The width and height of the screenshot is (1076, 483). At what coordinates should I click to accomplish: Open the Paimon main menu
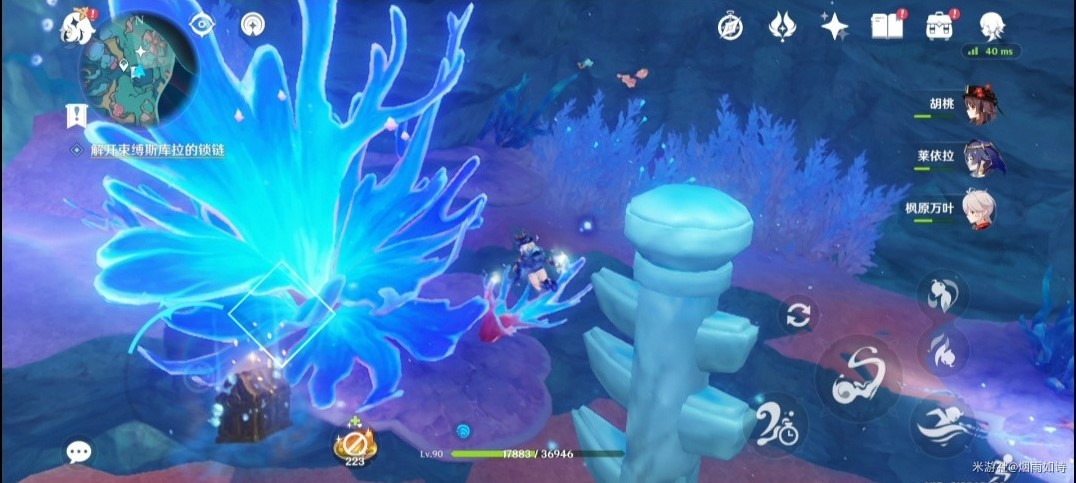pos(77,25)
